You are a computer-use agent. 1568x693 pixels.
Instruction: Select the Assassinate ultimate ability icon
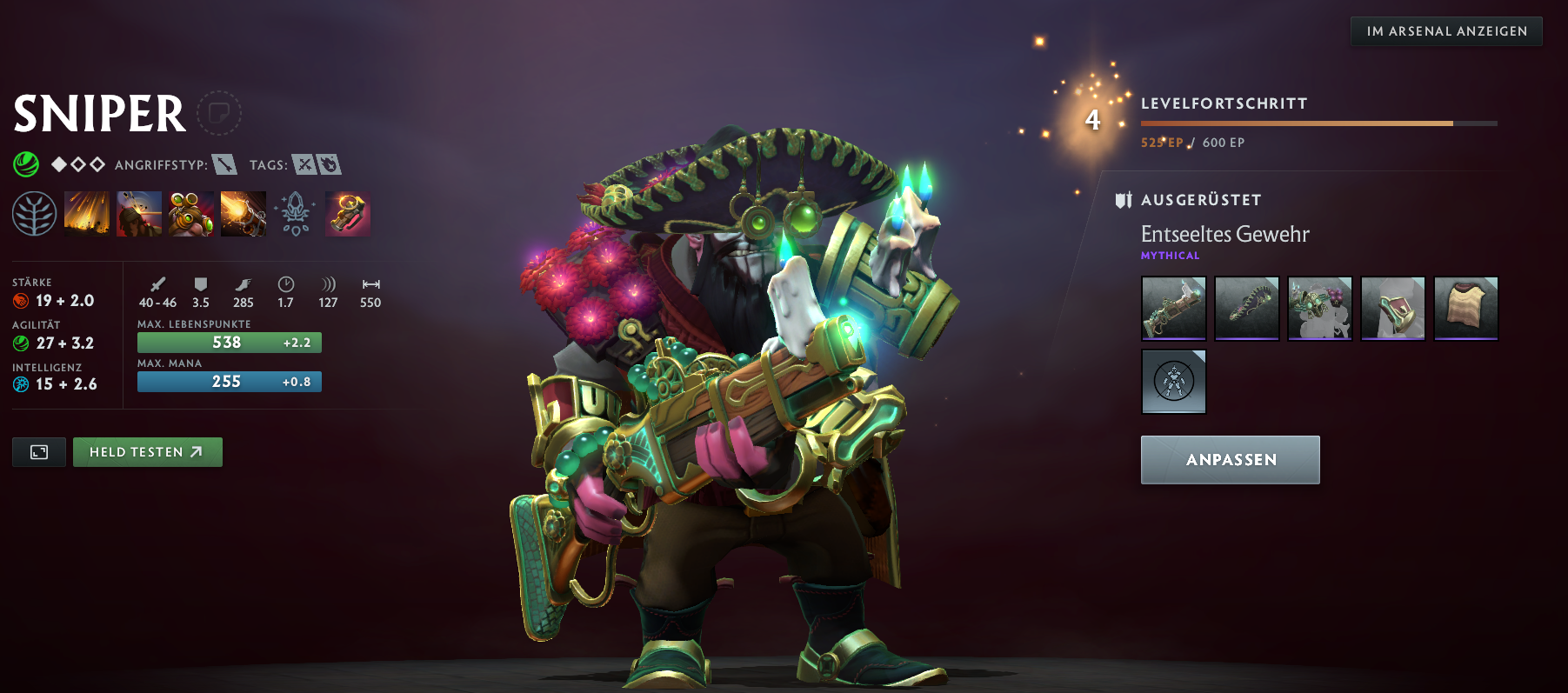[244, 213]
